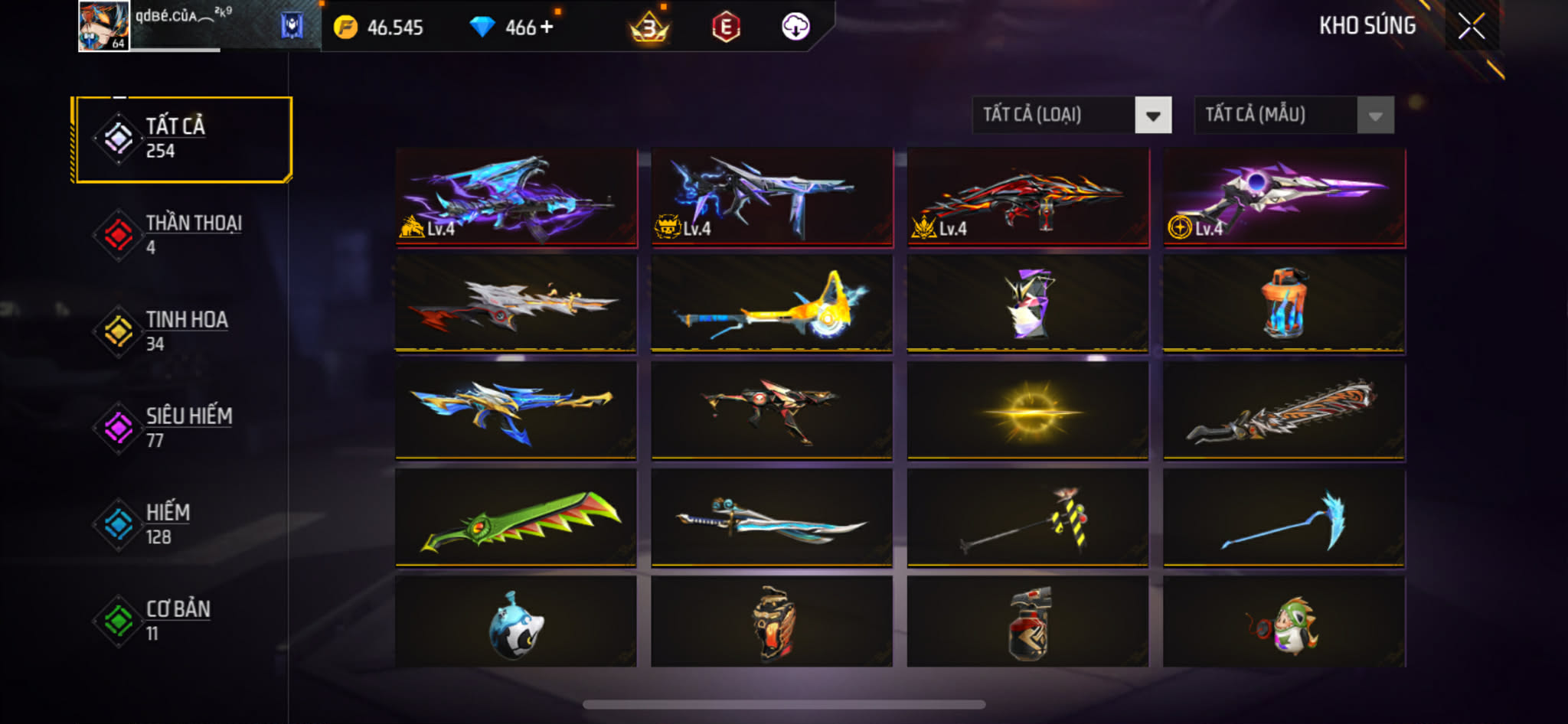
Task: Select the blue dragon Lv.4 rifle skin
Action: 517,197
